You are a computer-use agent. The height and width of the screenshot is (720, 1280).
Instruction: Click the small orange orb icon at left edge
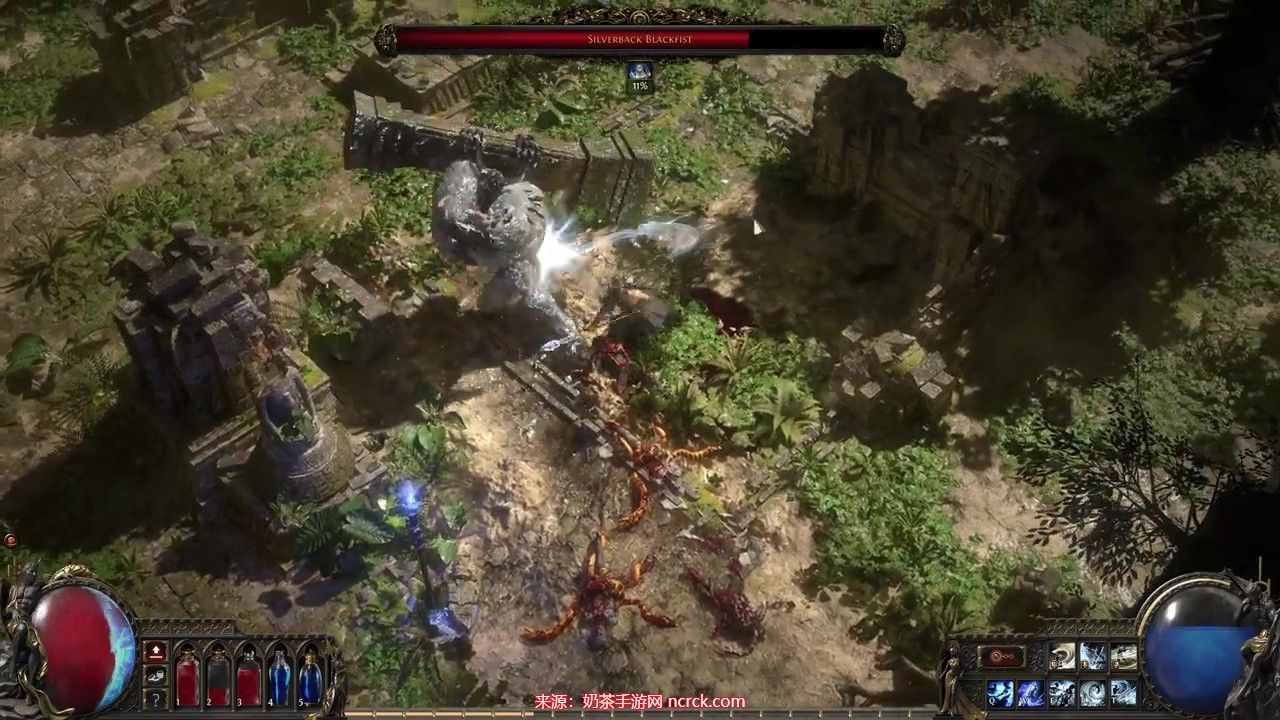coord(10,540)
